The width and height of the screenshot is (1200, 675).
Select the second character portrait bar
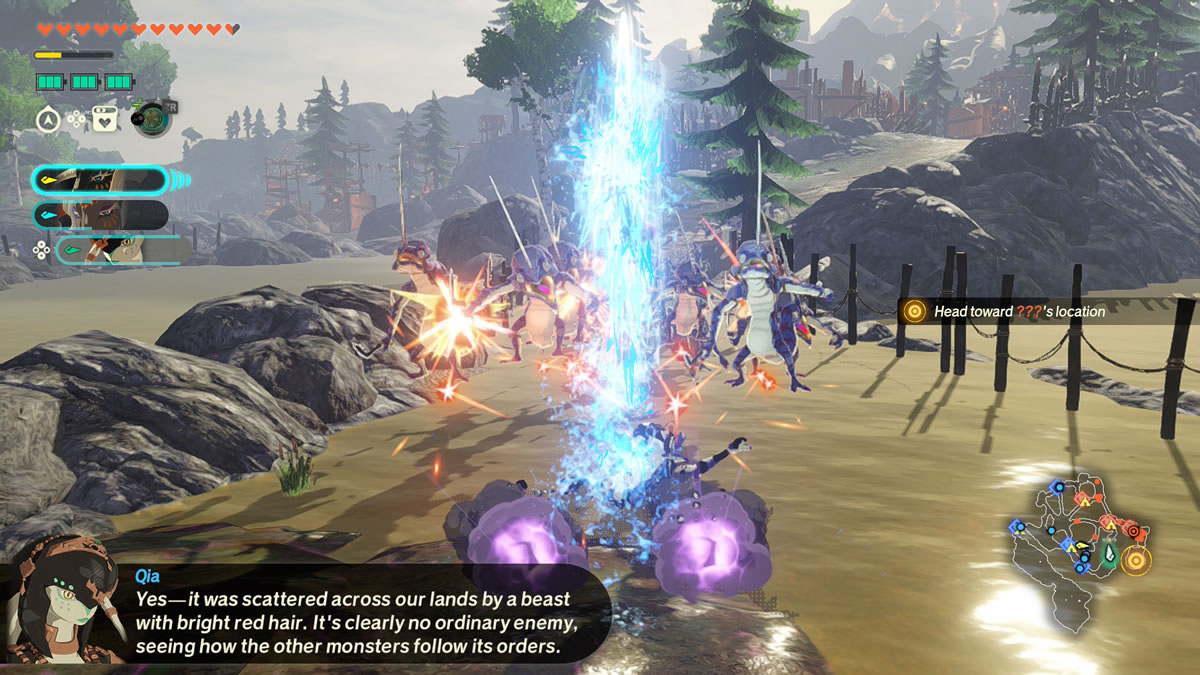[x=100, y=215]
